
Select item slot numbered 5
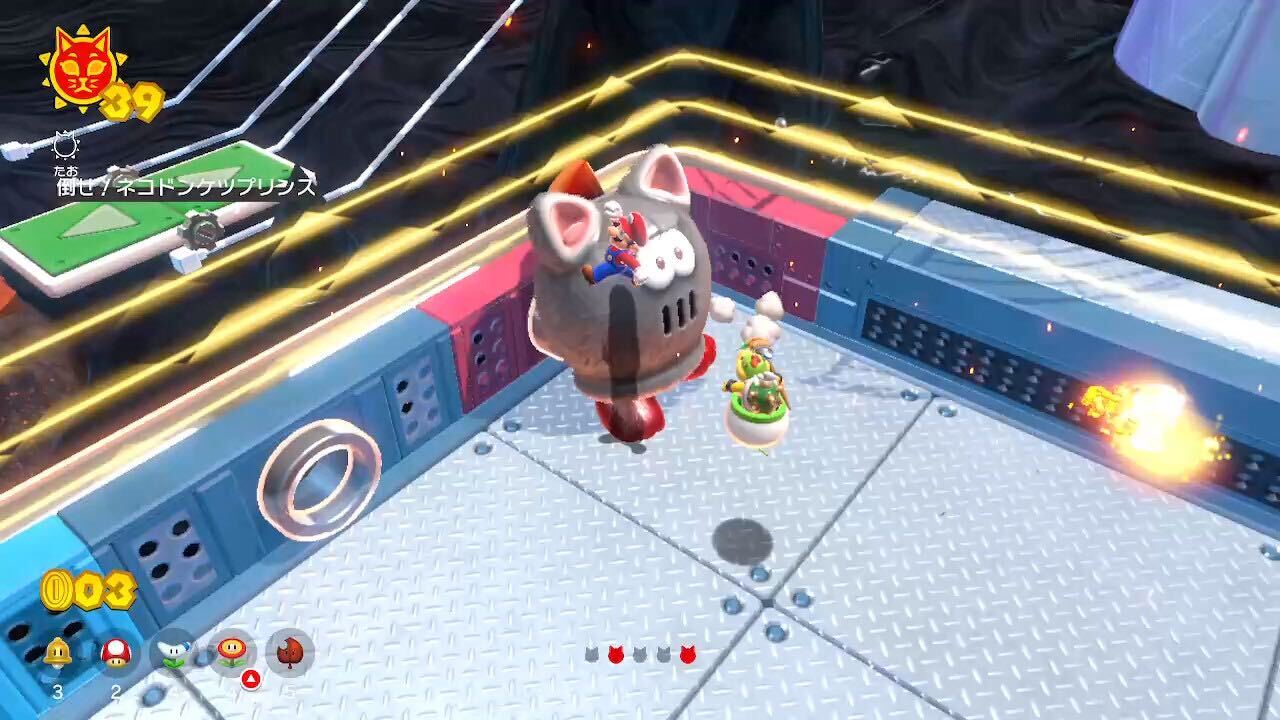[x=289, y=690]
